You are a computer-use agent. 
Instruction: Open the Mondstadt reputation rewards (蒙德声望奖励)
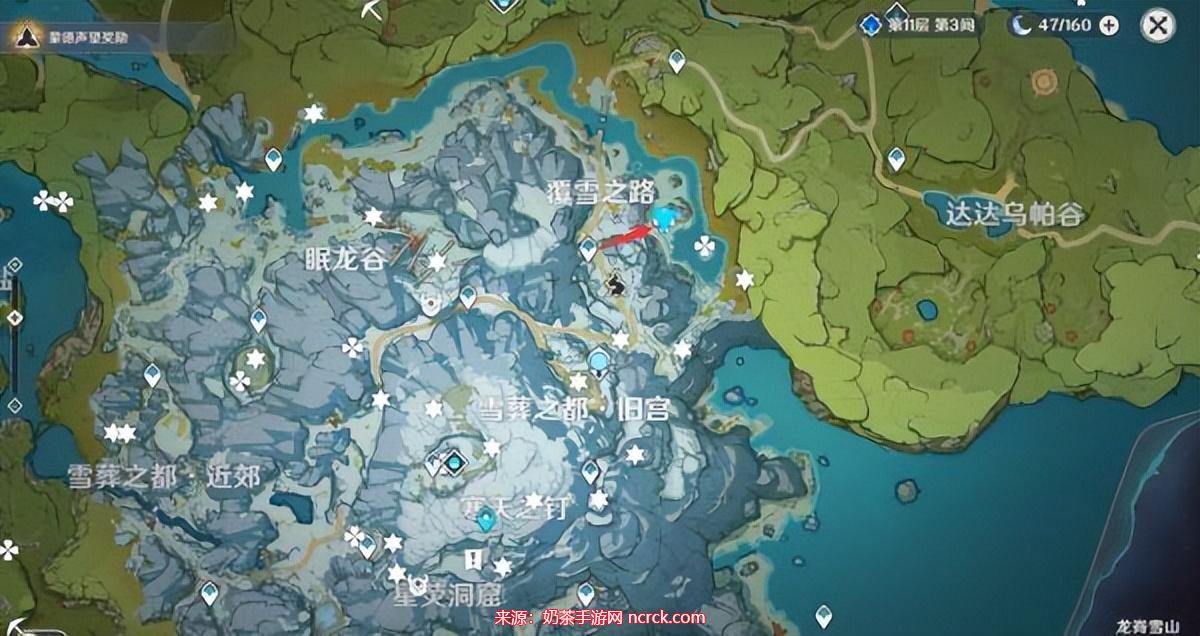pos(75,37)
